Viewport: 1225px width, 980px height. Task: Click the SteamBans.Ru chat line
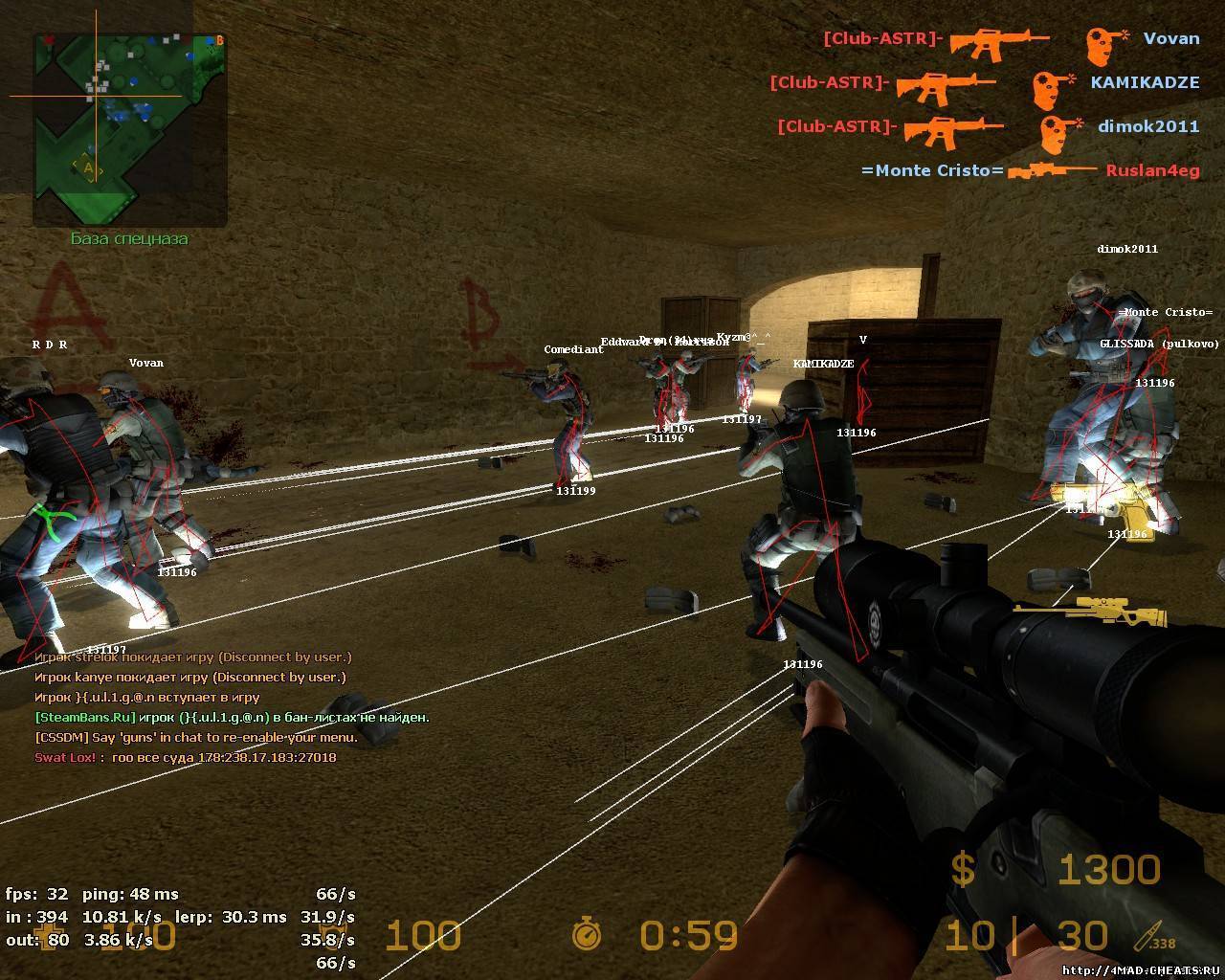click(232, 717)
